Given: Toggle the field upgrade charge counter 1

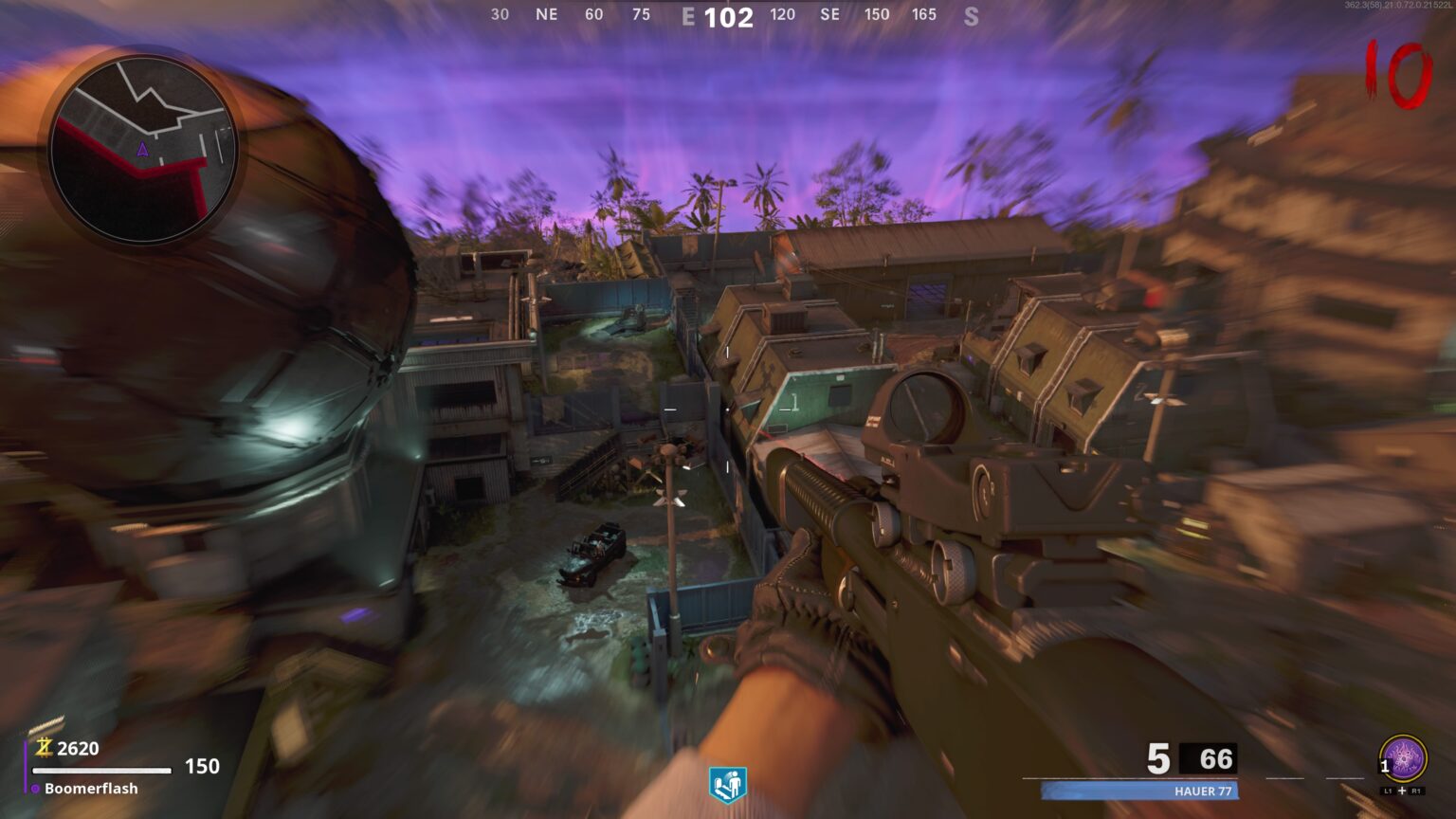Looking at the screenshot, I should pyautogui.click(x=1384, y=766).
